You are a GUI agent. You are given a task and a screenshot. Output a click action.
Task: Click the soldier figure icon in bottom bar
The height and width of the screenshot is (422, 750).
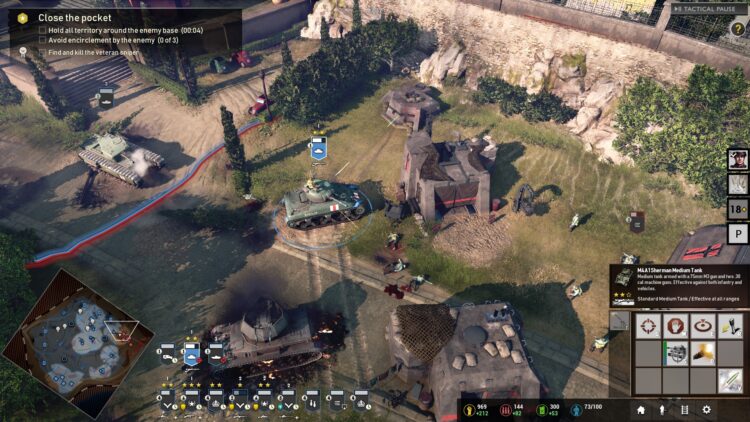[x=662, y=409]
